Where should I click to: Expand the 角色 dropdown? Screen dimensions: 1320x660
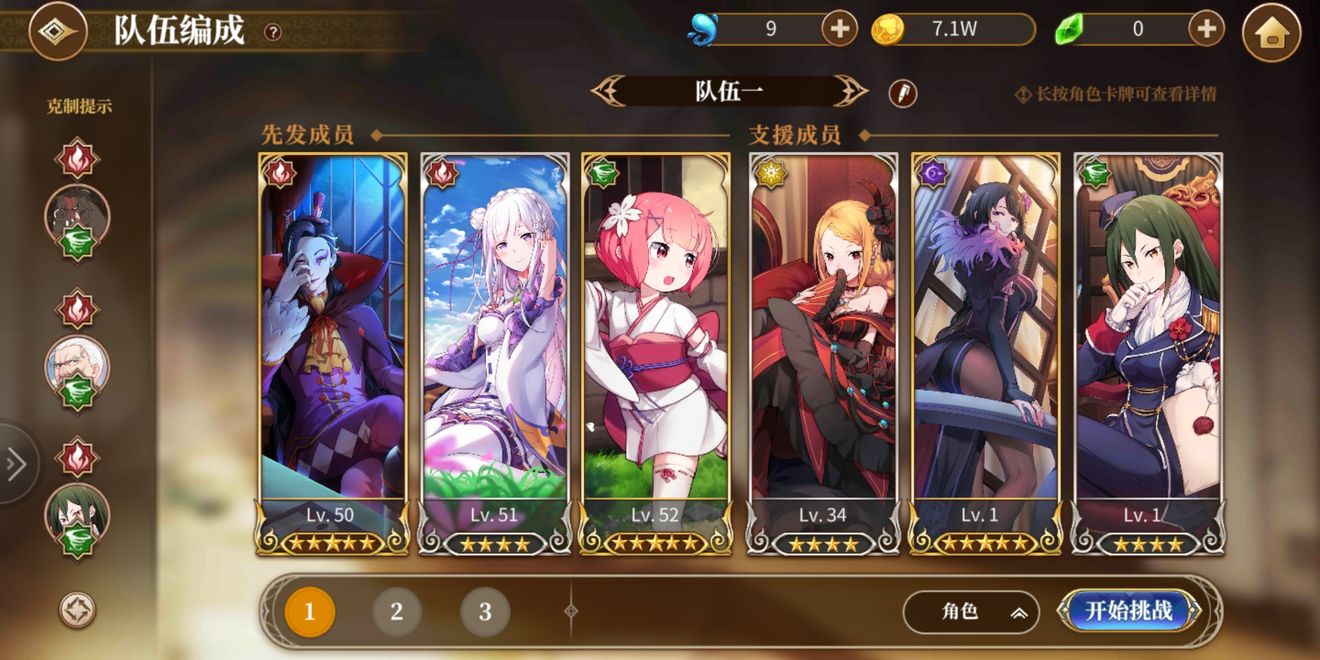click(x=970, y=612)
